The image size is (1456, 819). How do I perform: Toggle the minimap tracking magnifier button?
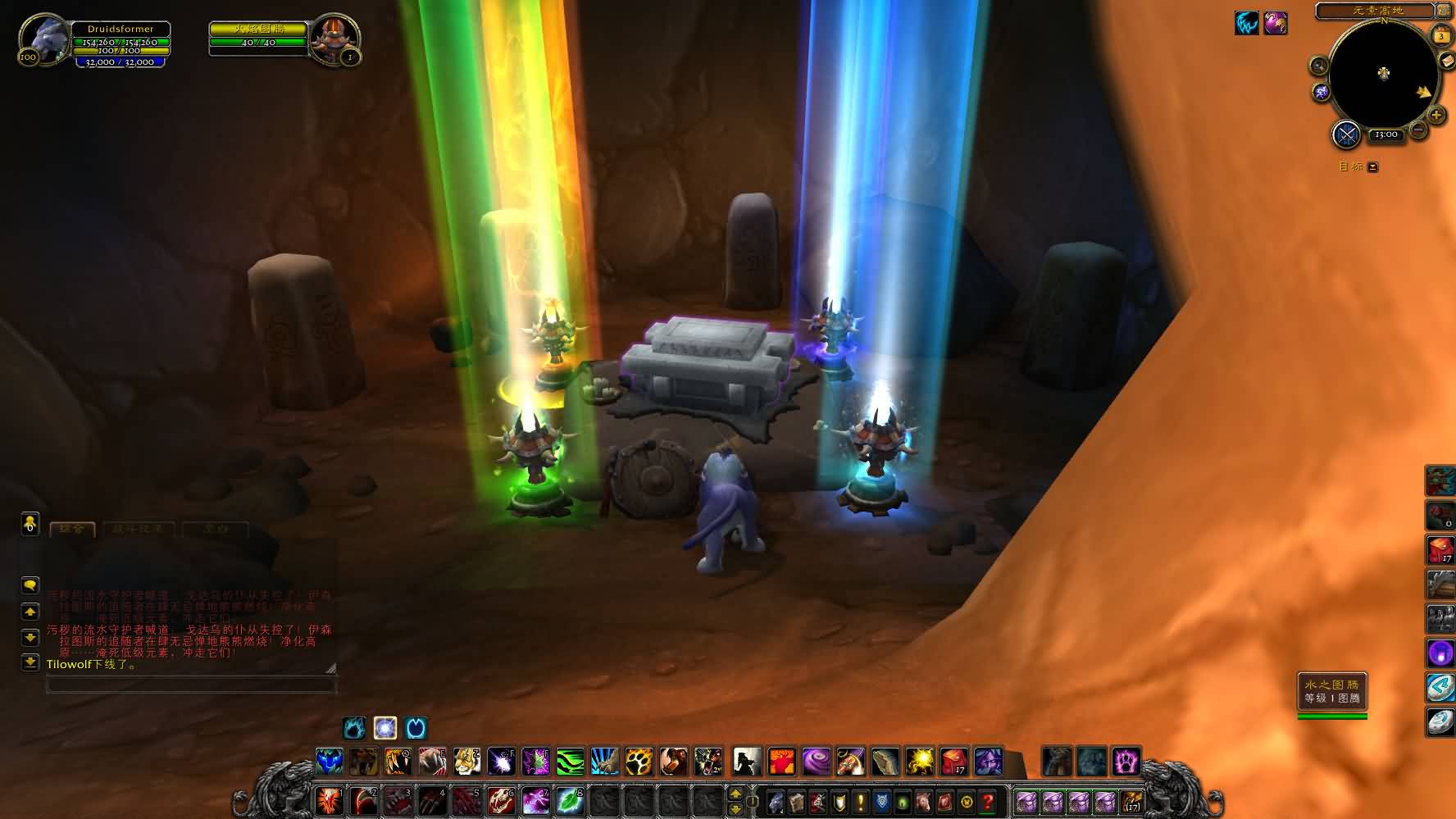click(1319, 66)
